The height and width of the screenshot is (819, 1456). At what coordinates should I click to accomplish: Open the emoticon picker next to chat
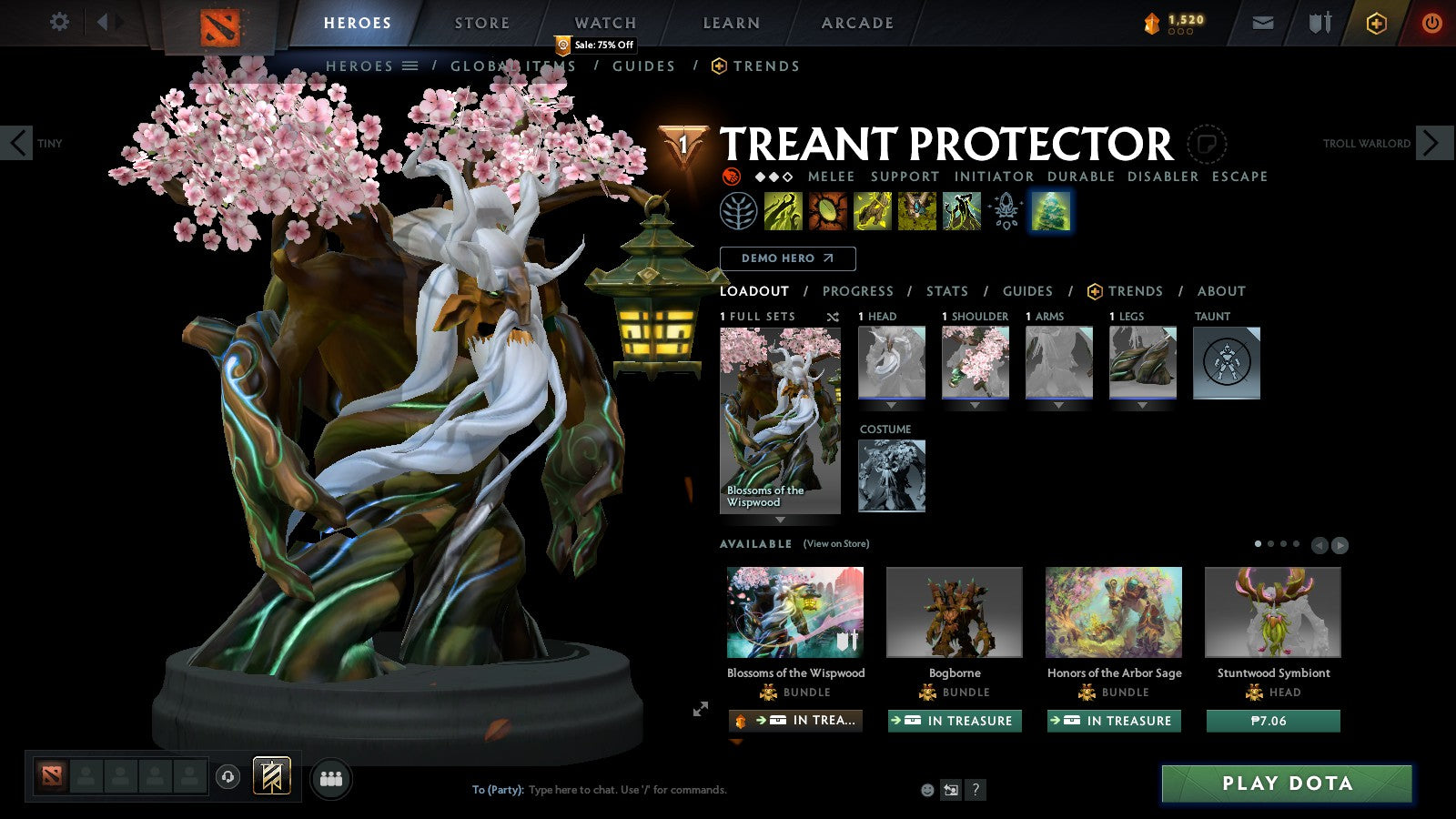[926, 790]
